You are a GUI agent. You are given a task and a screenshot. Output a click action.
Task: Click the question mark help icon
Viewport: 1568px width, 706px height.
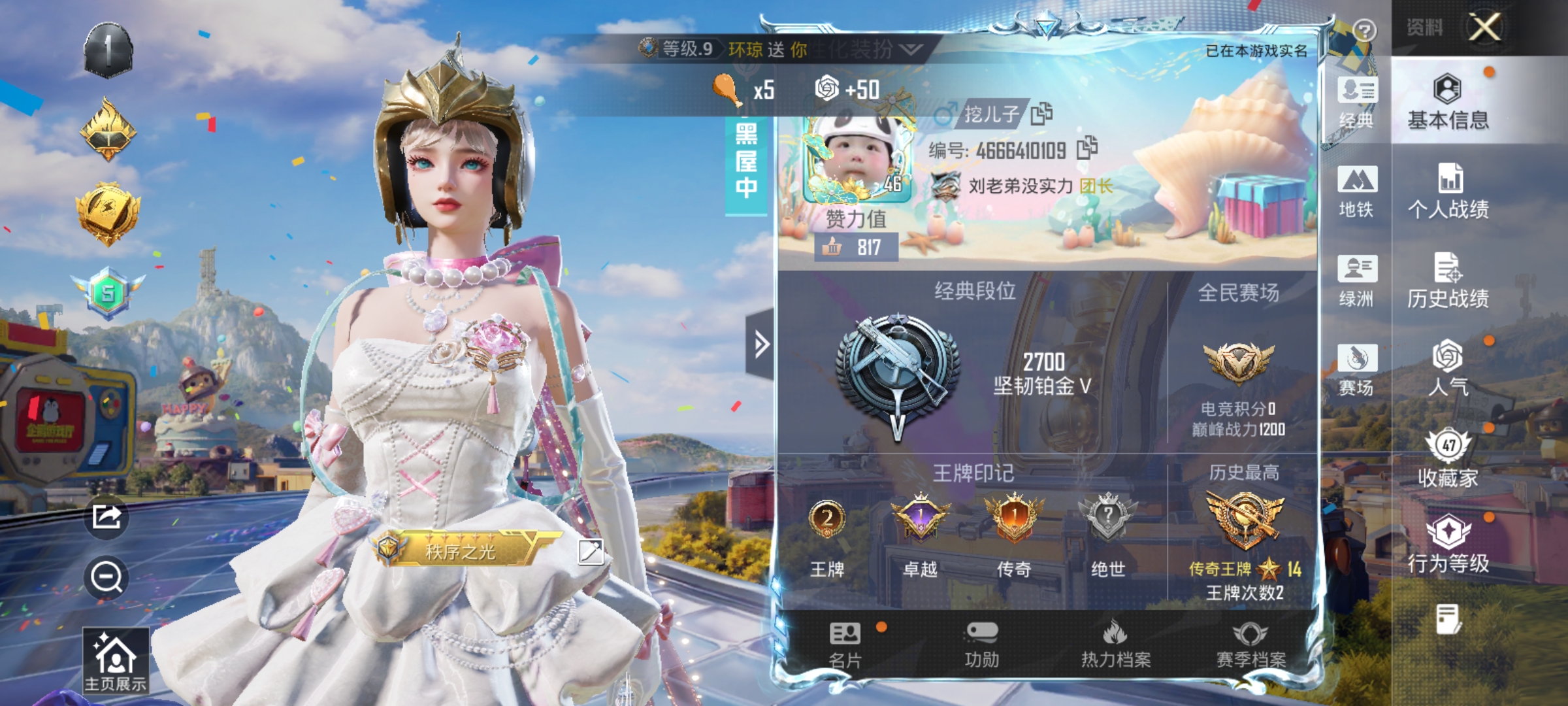point(1365,30)
